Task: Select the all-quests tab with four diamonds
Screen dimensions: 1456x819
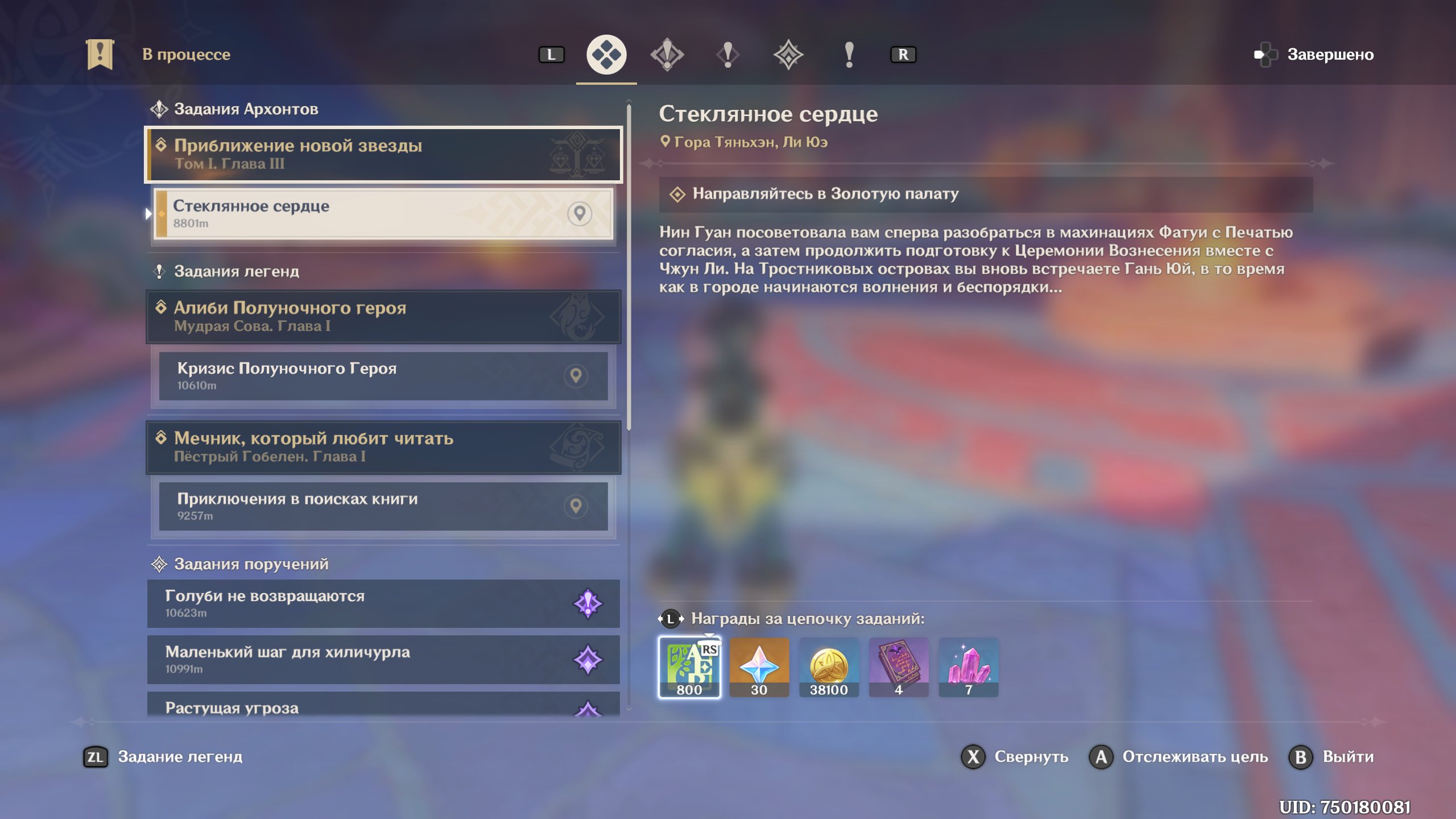Action: coord(606,55)
